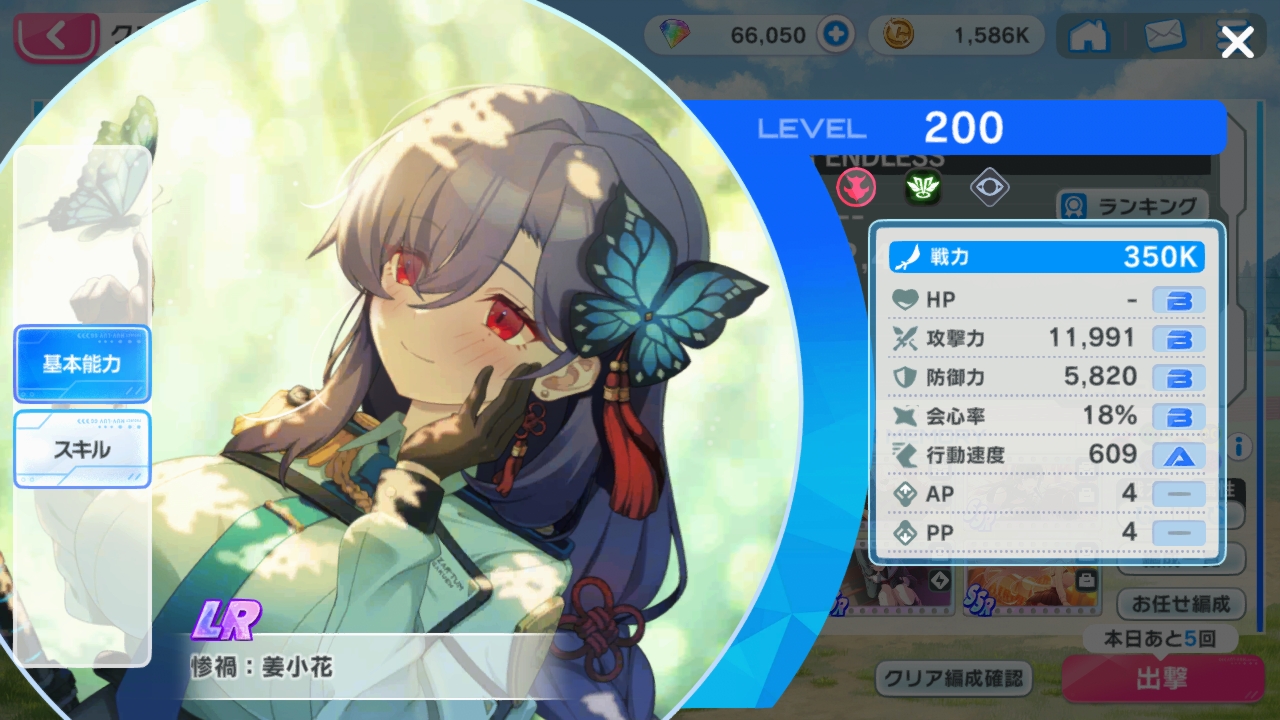Close the character detail overlay
The height and width of the screenshot is (720, 1280).
pyautogui.click(x=1237, y=42)
